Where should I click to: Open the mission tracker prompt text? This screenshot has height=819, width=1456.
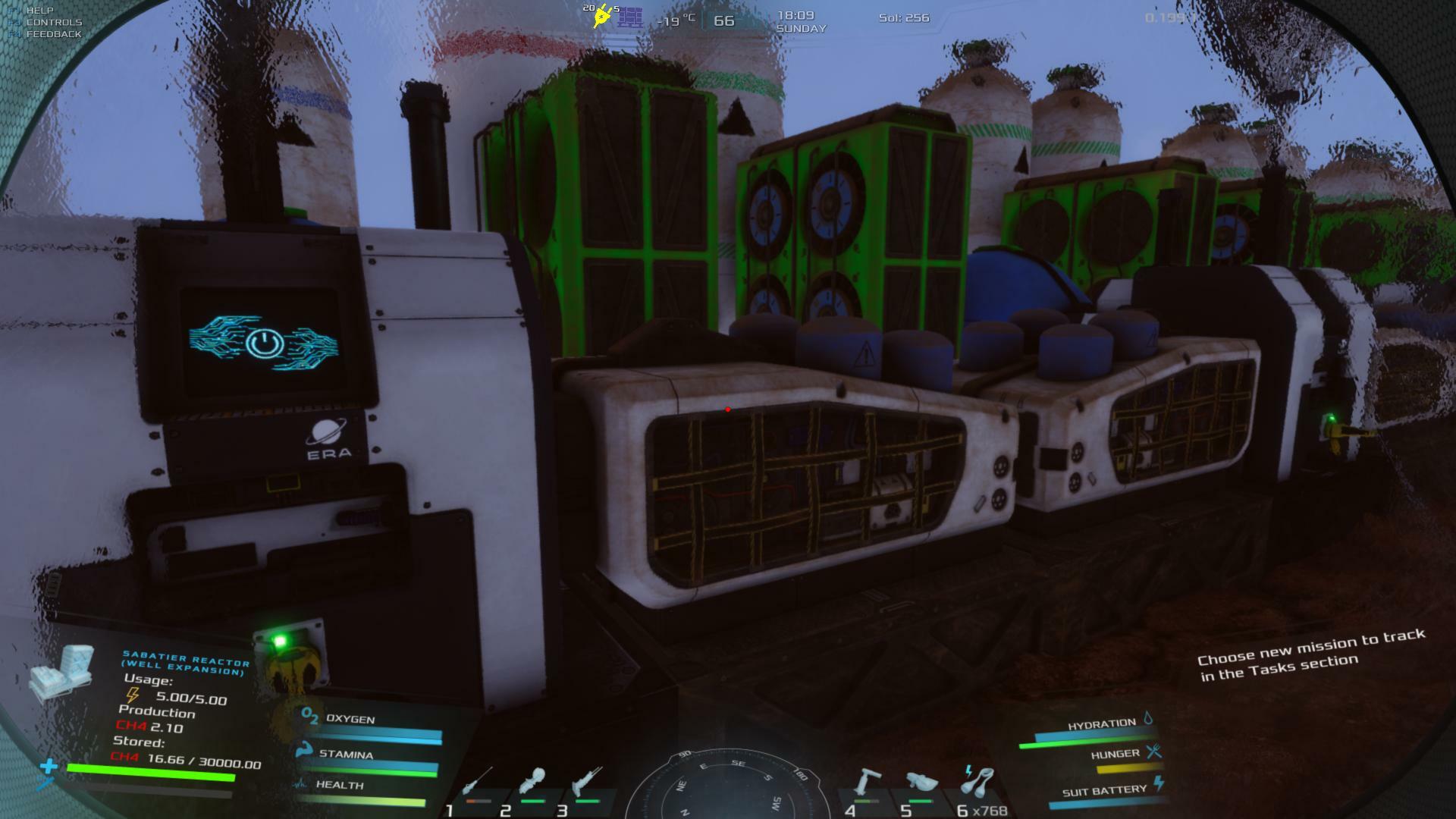click(x=1312, y=655)
